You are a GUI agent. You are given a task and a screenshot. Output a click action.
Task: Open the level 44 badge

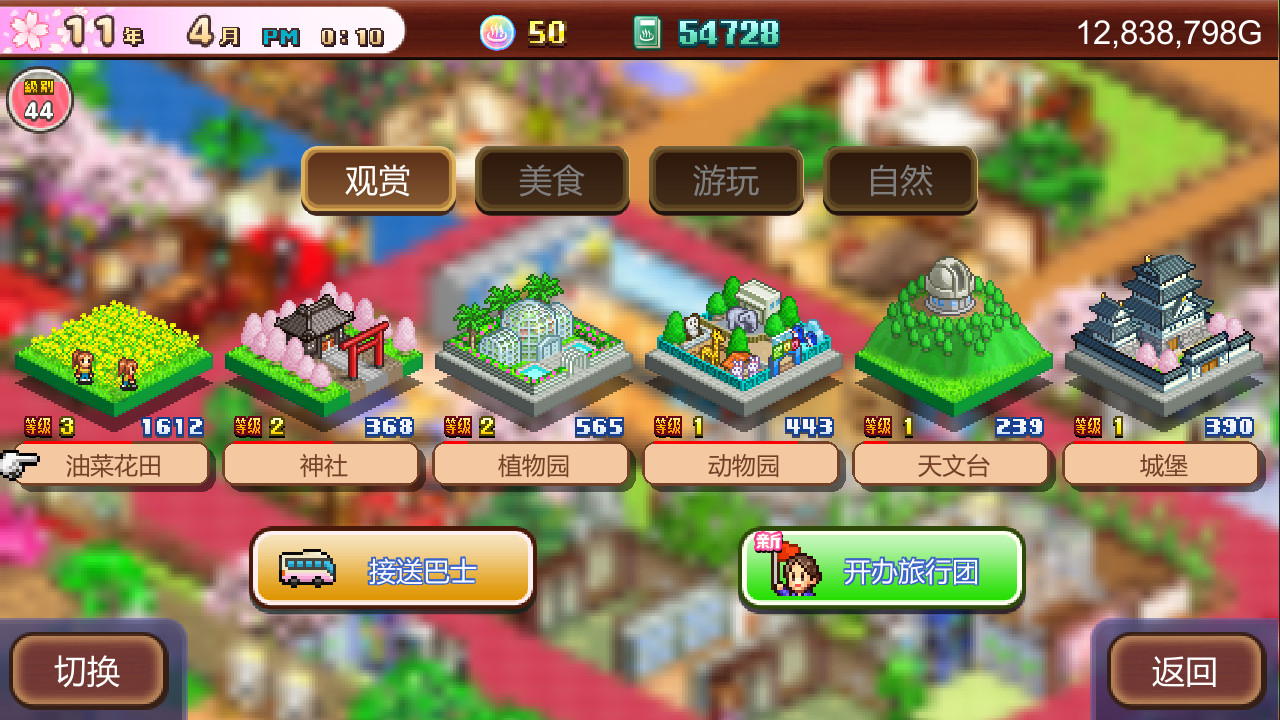(x=38, y=100)
